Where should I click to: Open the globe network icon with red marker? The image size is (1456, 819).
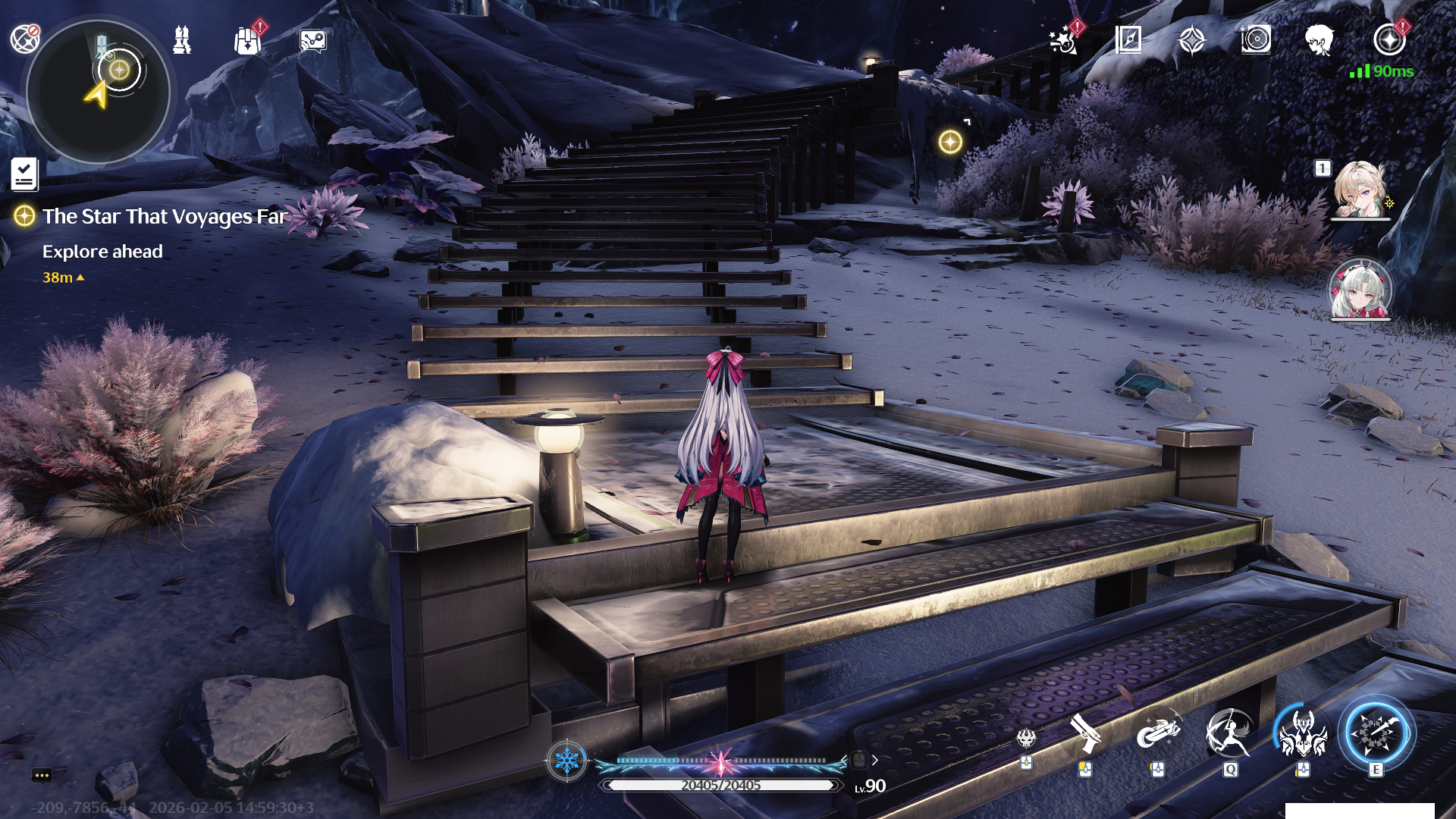pyautogui.click(x=25, y=38)
